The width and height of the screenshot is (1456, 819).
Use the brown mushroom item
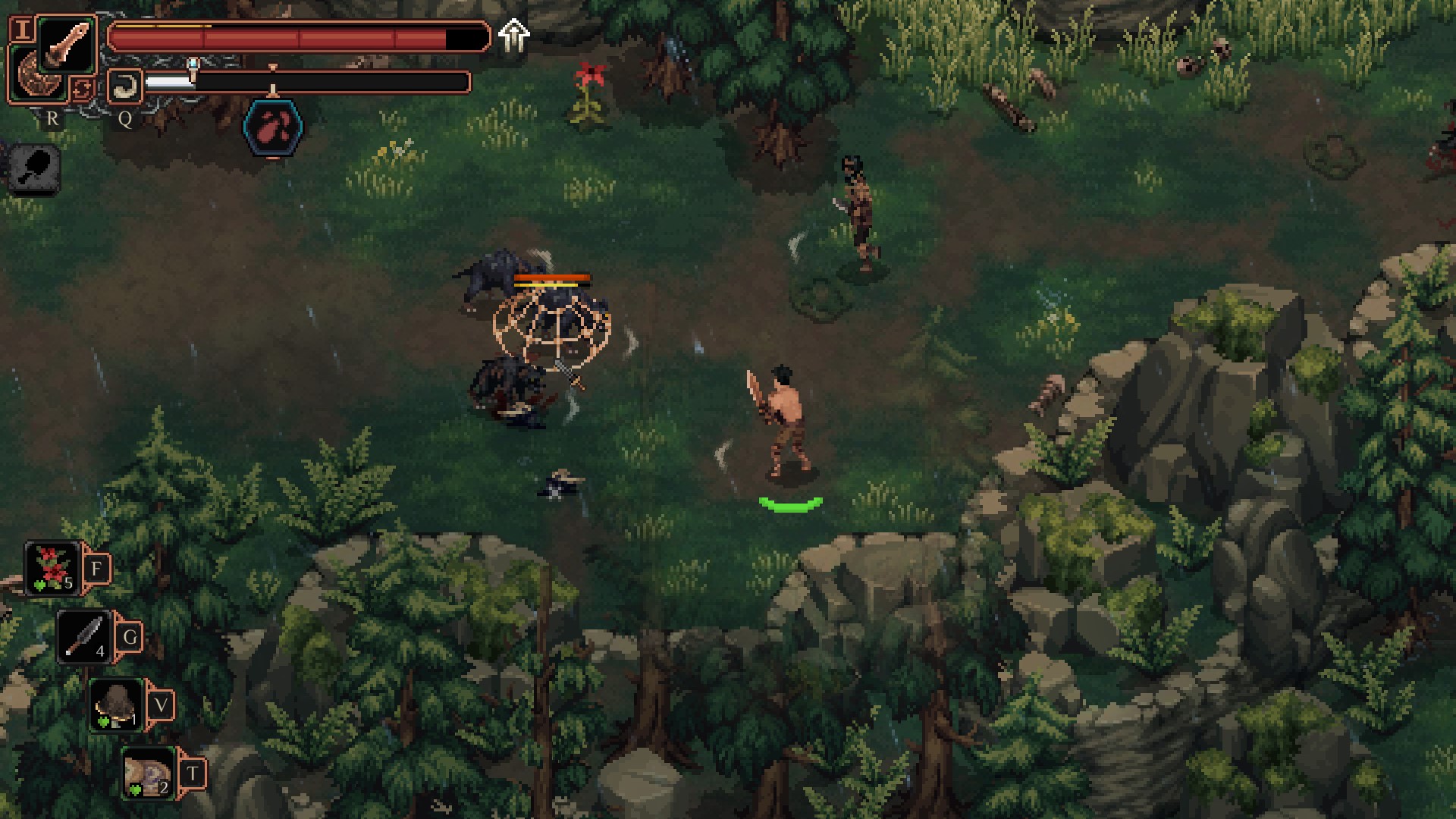116,705
